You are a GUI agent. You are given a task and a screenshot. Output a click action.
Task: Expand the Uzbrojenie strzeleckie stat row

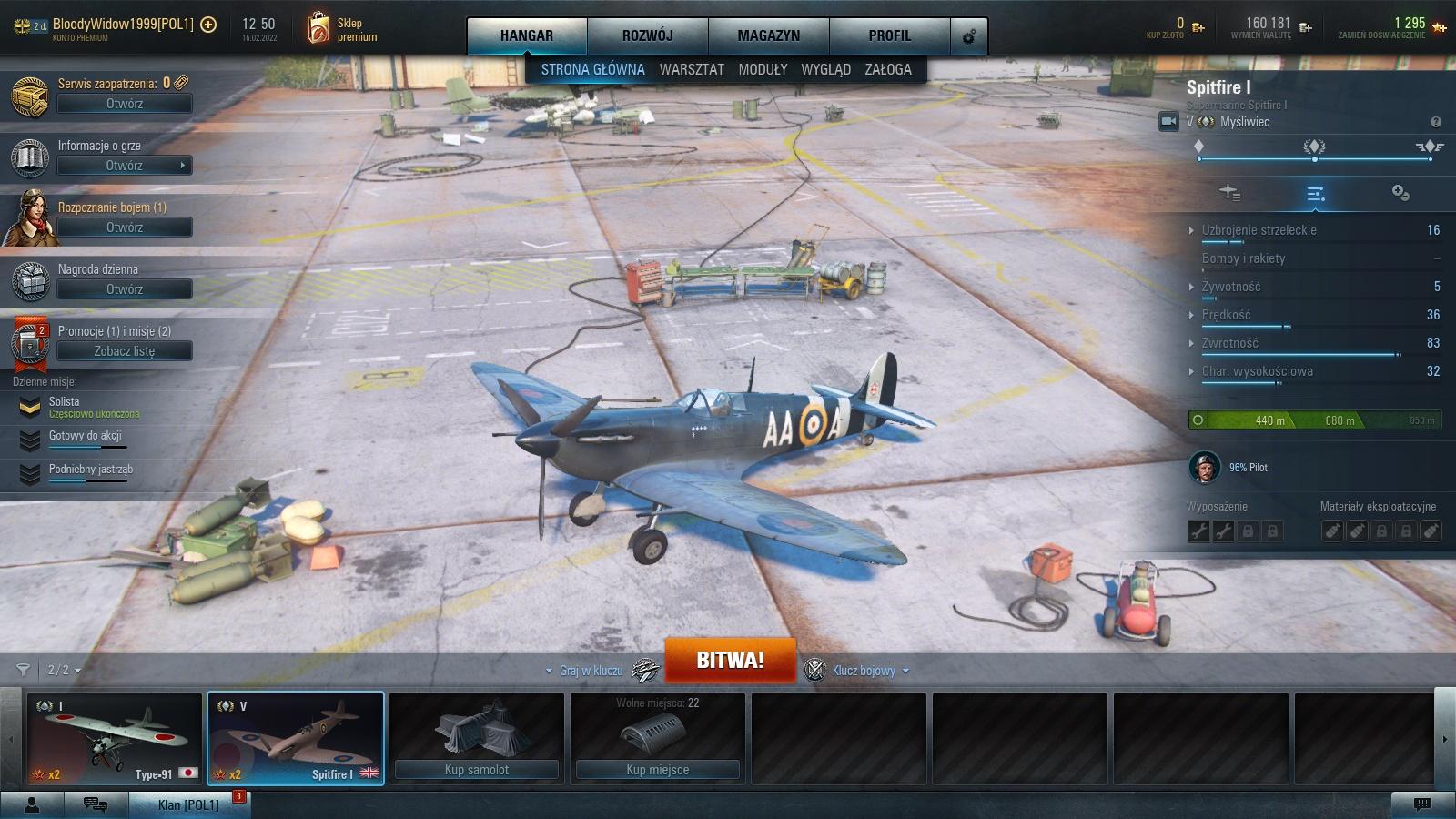[1259, 230]
